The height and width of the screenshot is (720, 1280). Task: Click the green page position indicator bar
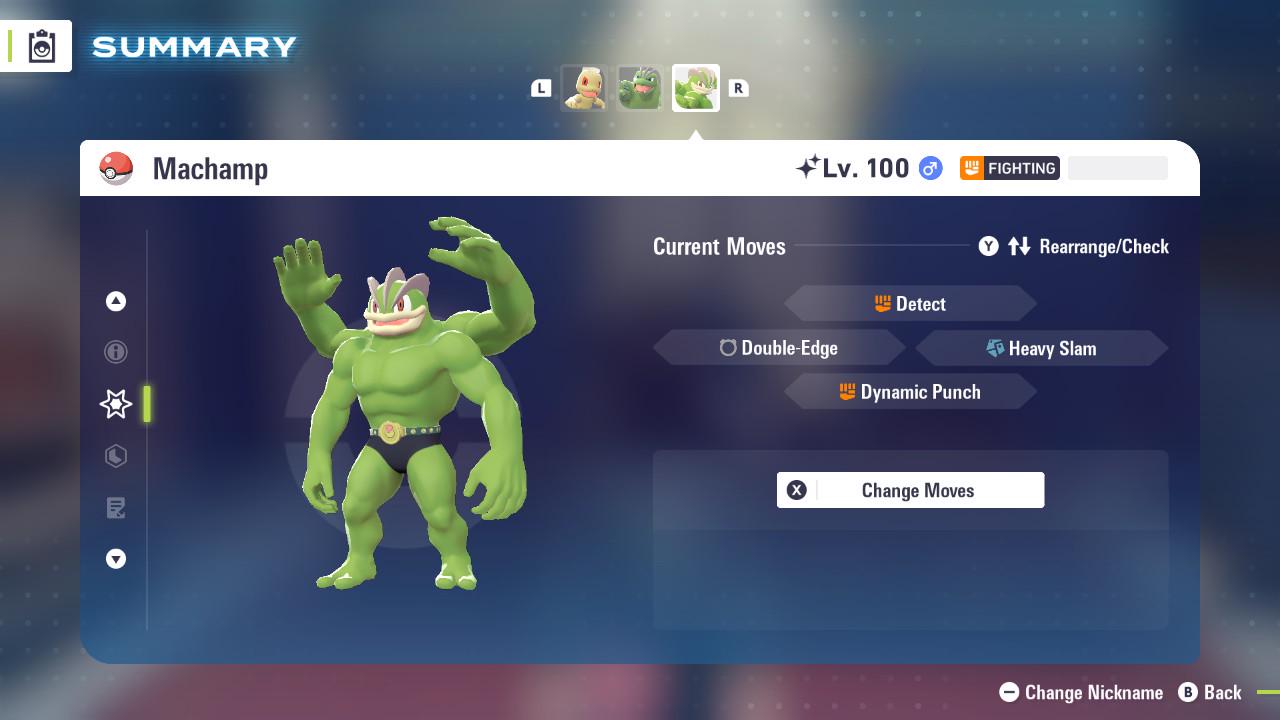[146, 404]
